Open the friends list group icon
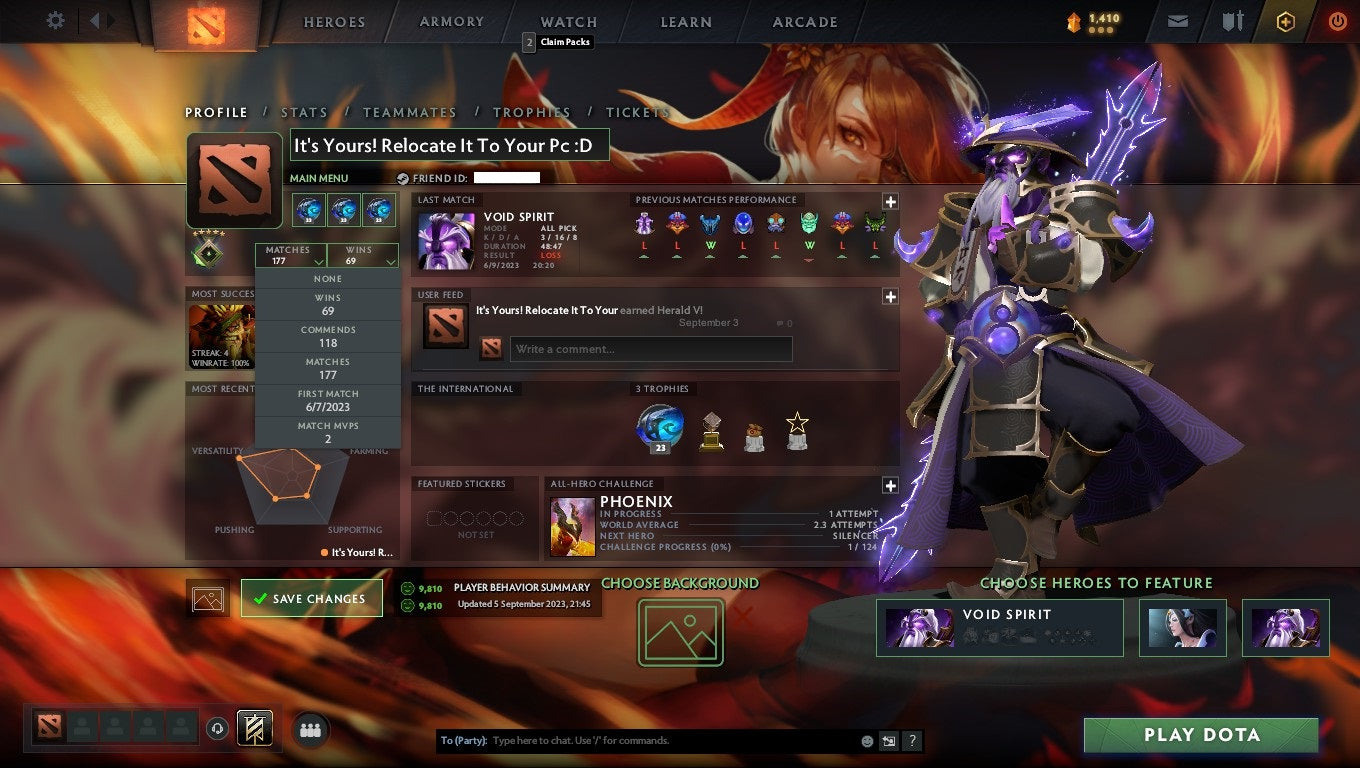 pyautogui.click(x=310, y=730)
